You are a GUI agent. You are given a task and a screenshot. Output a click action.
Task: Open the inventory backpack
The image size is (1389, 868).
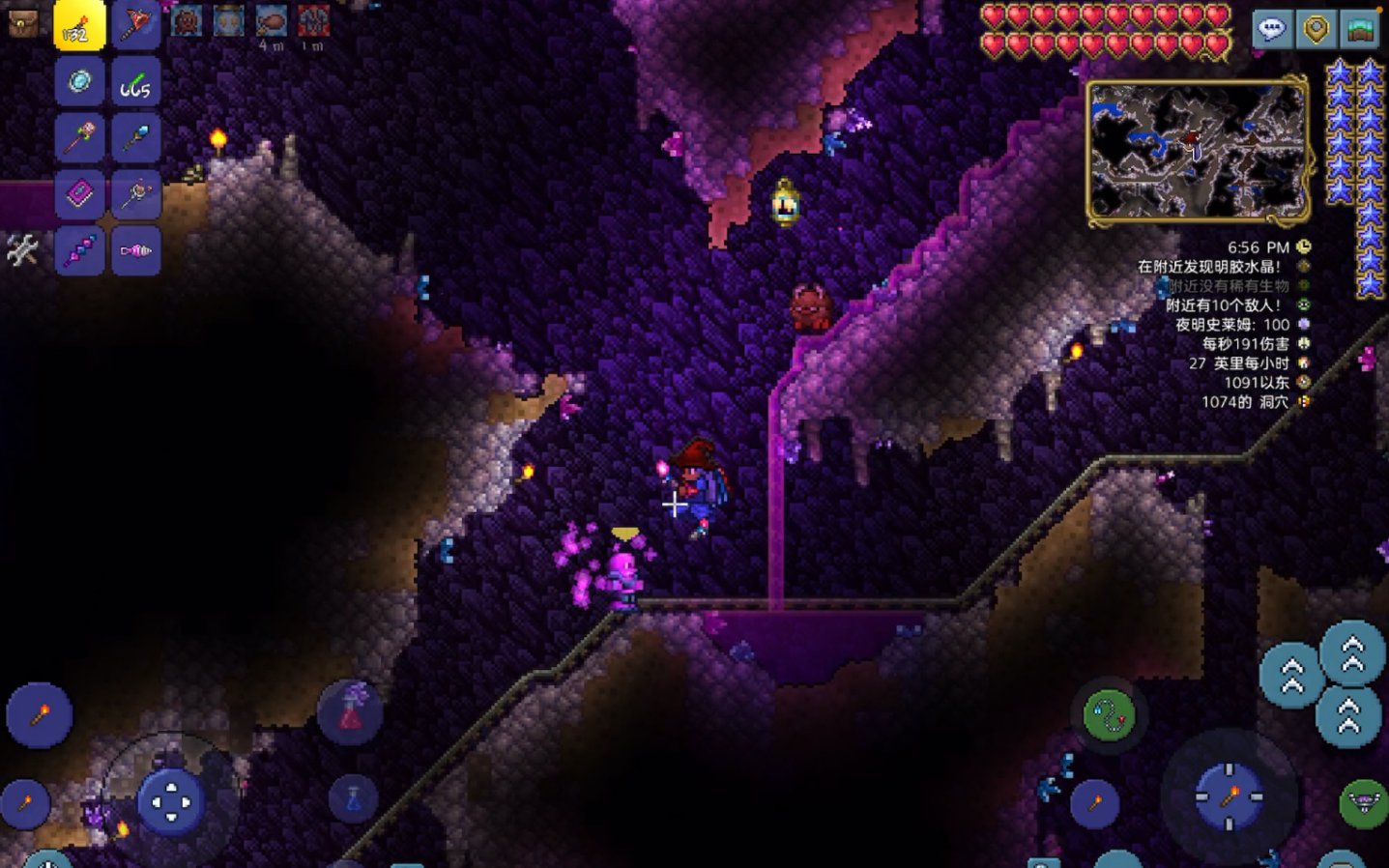(22, 22)
